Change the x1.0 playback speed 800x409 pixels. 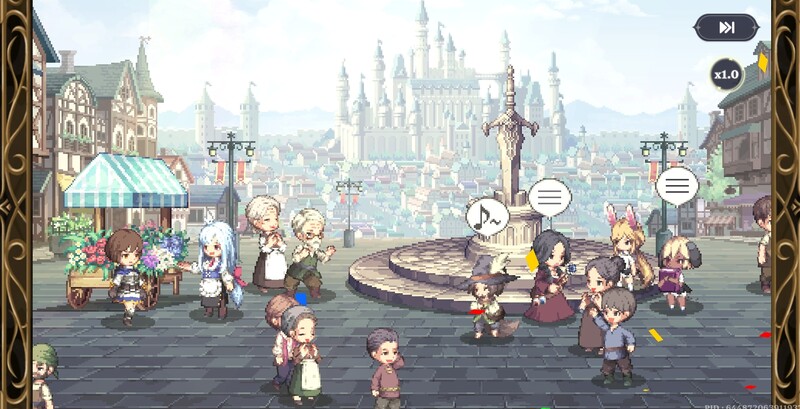coord(726,75)
